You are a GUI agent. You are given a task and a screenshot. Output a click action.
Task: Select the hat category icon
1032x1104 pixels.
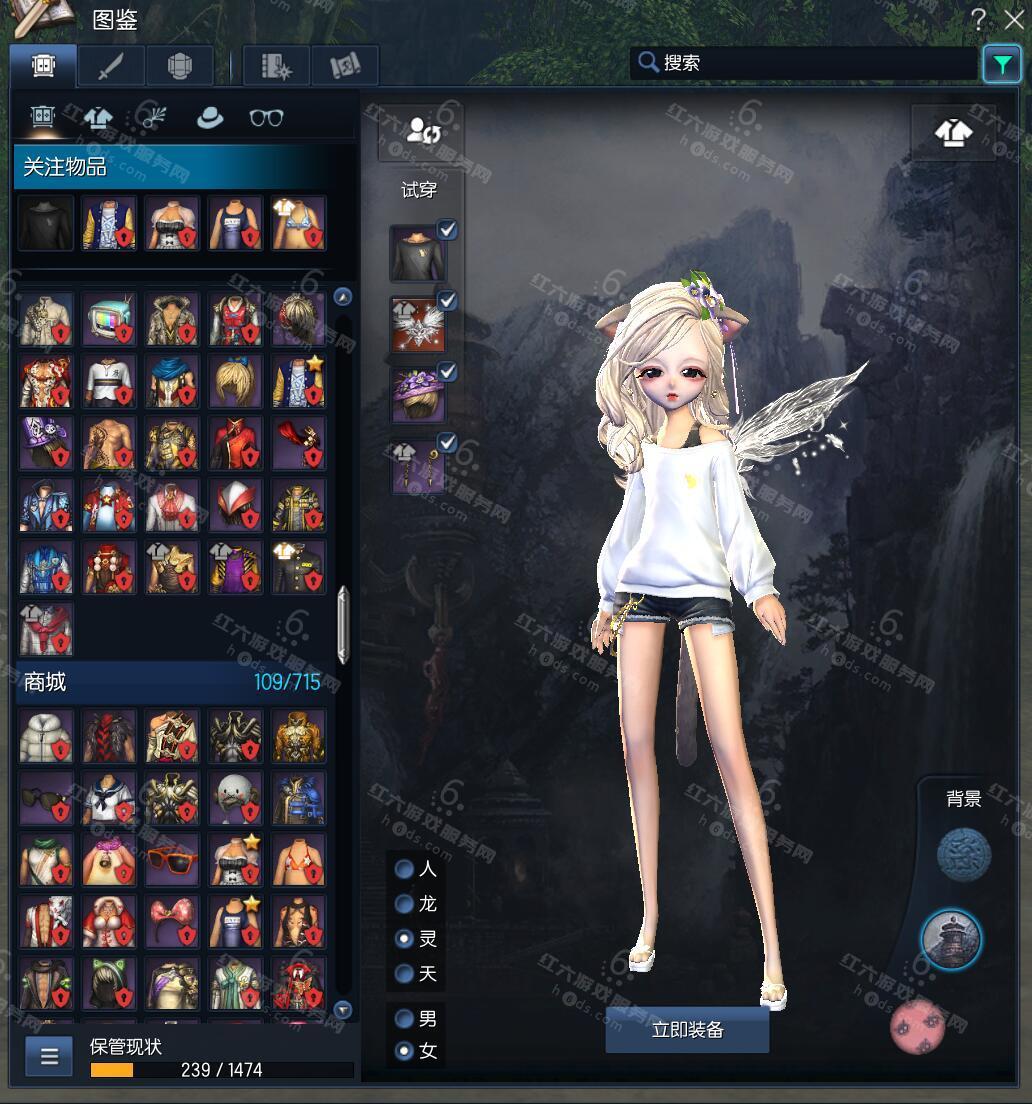point(210,118)
